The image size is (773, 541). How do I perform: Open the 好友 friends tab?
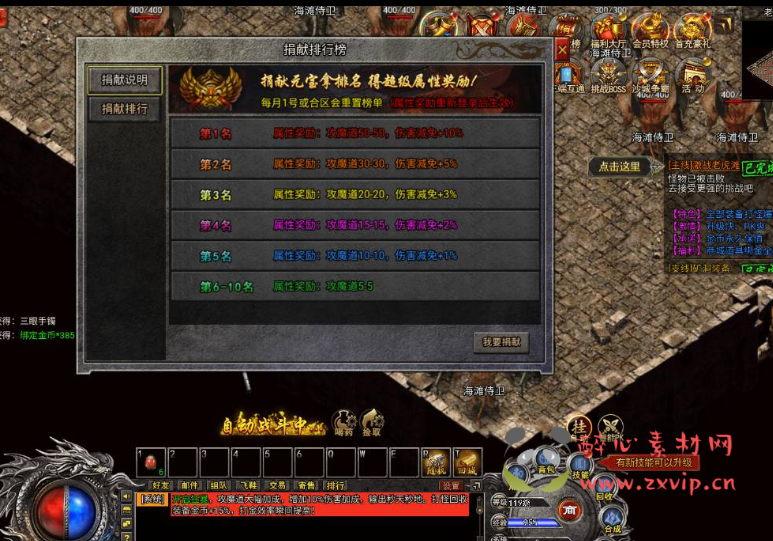click(161, 485)
